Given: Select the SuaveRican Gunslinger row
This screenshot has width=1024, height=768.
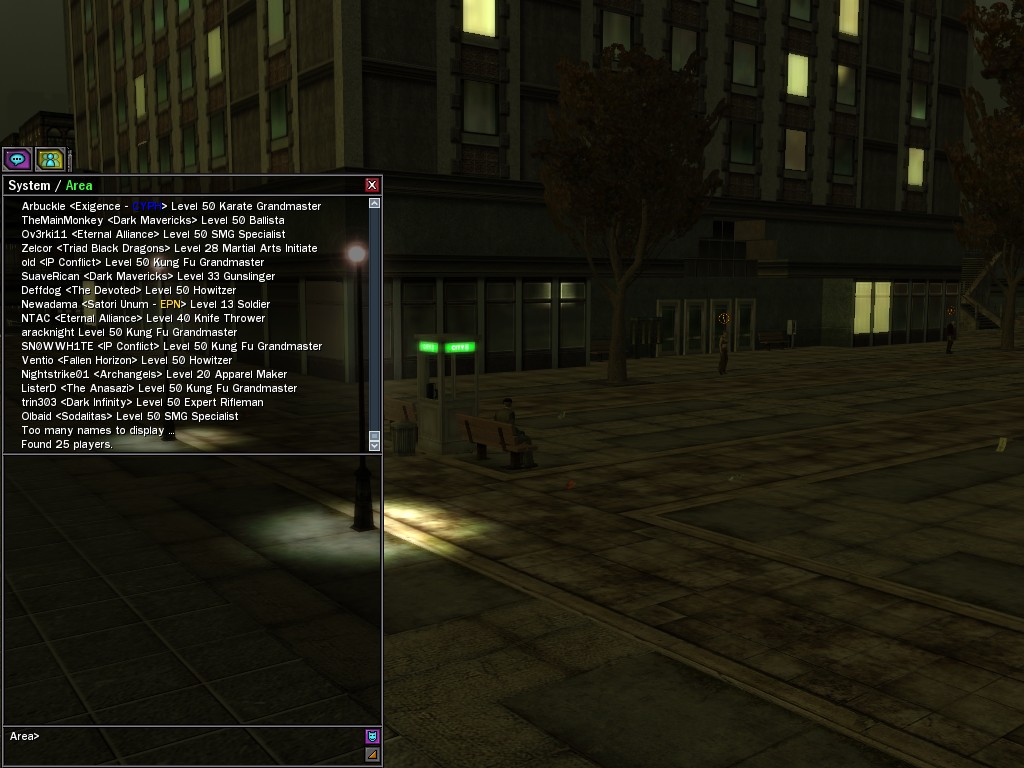Looking at the screenshot, I should click(148, 276).
